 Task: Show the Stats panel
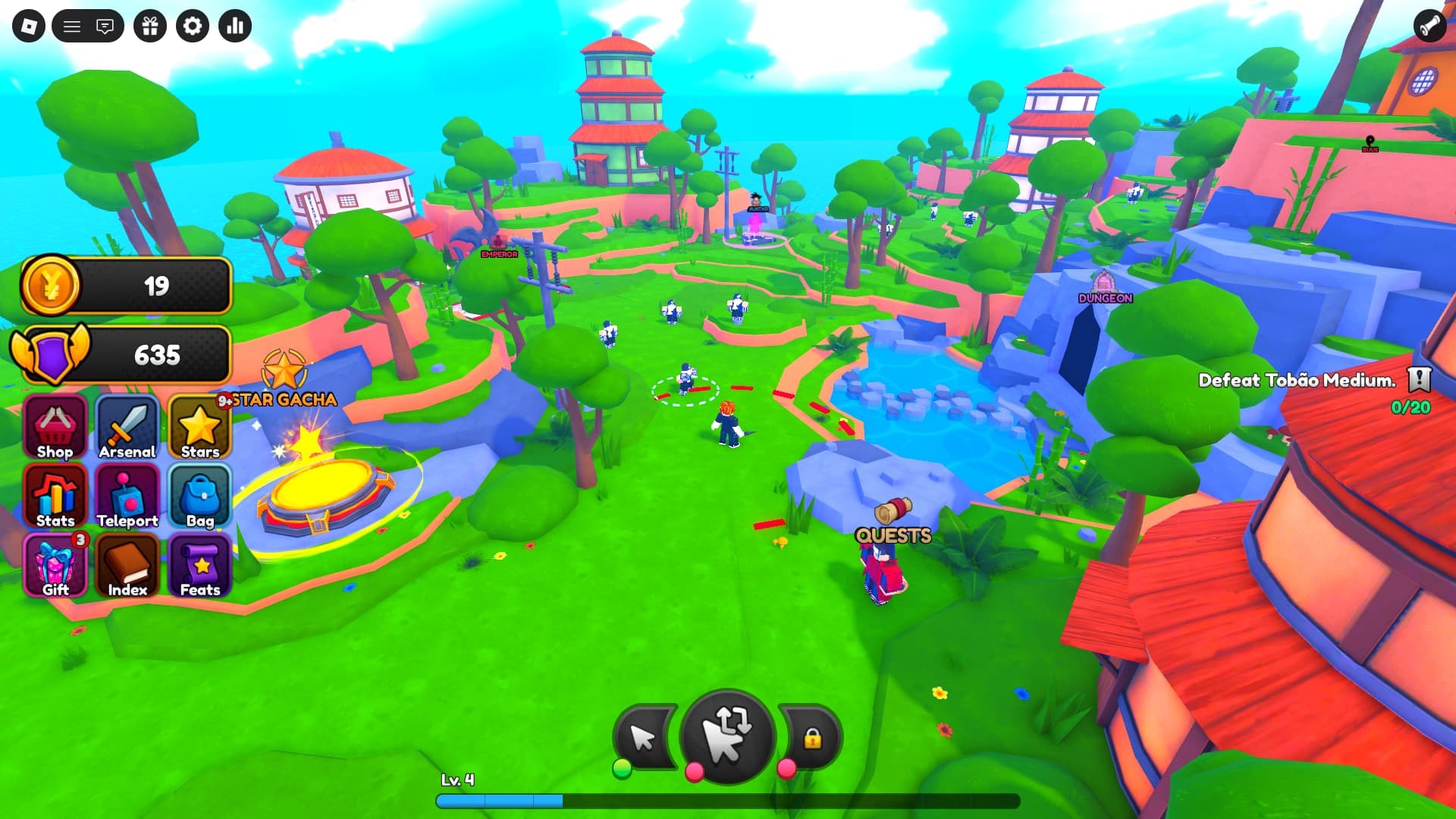point(55,497)
